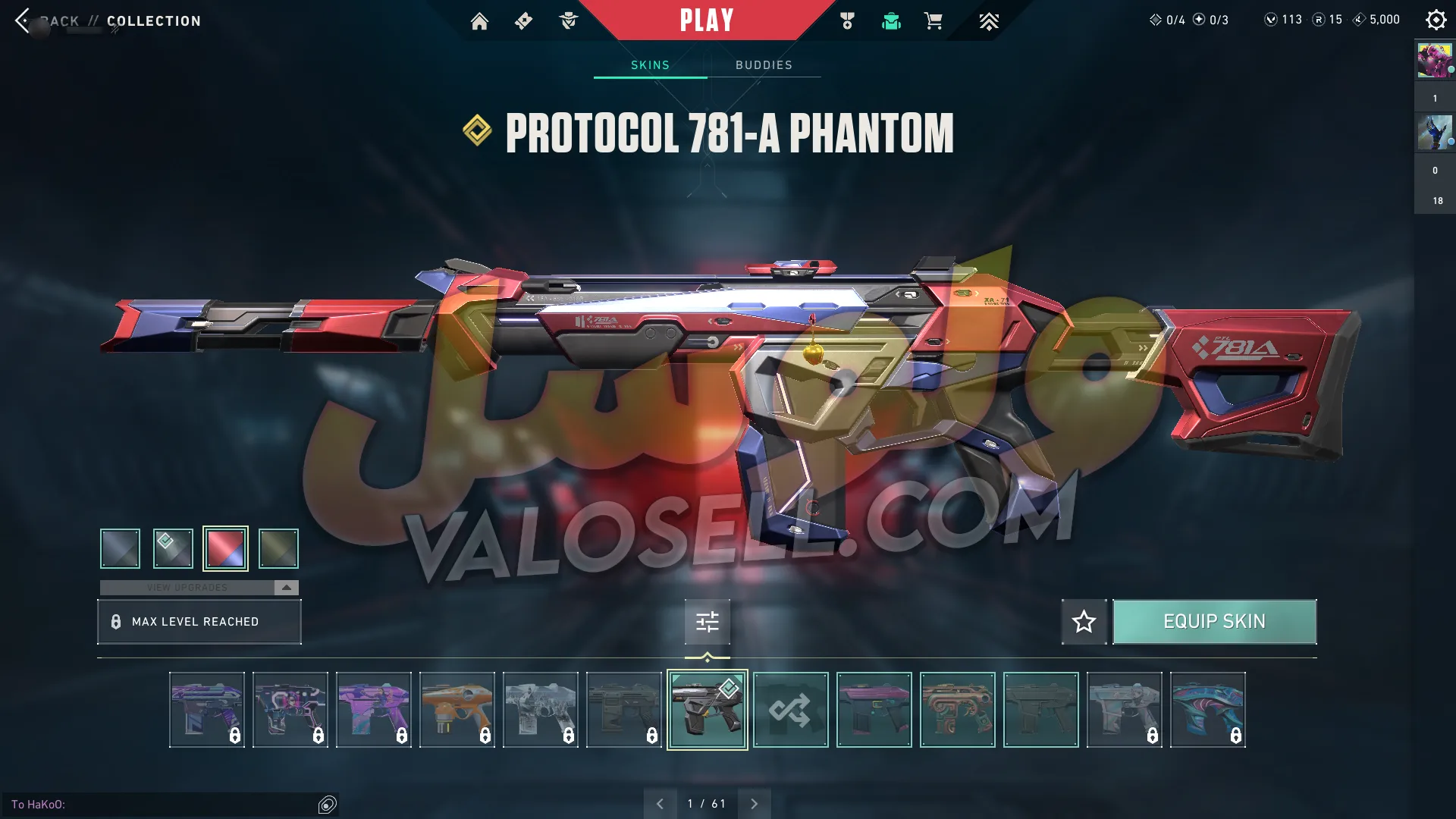
Task: Switch to the Buddies tab
Action: coord(764,65)
